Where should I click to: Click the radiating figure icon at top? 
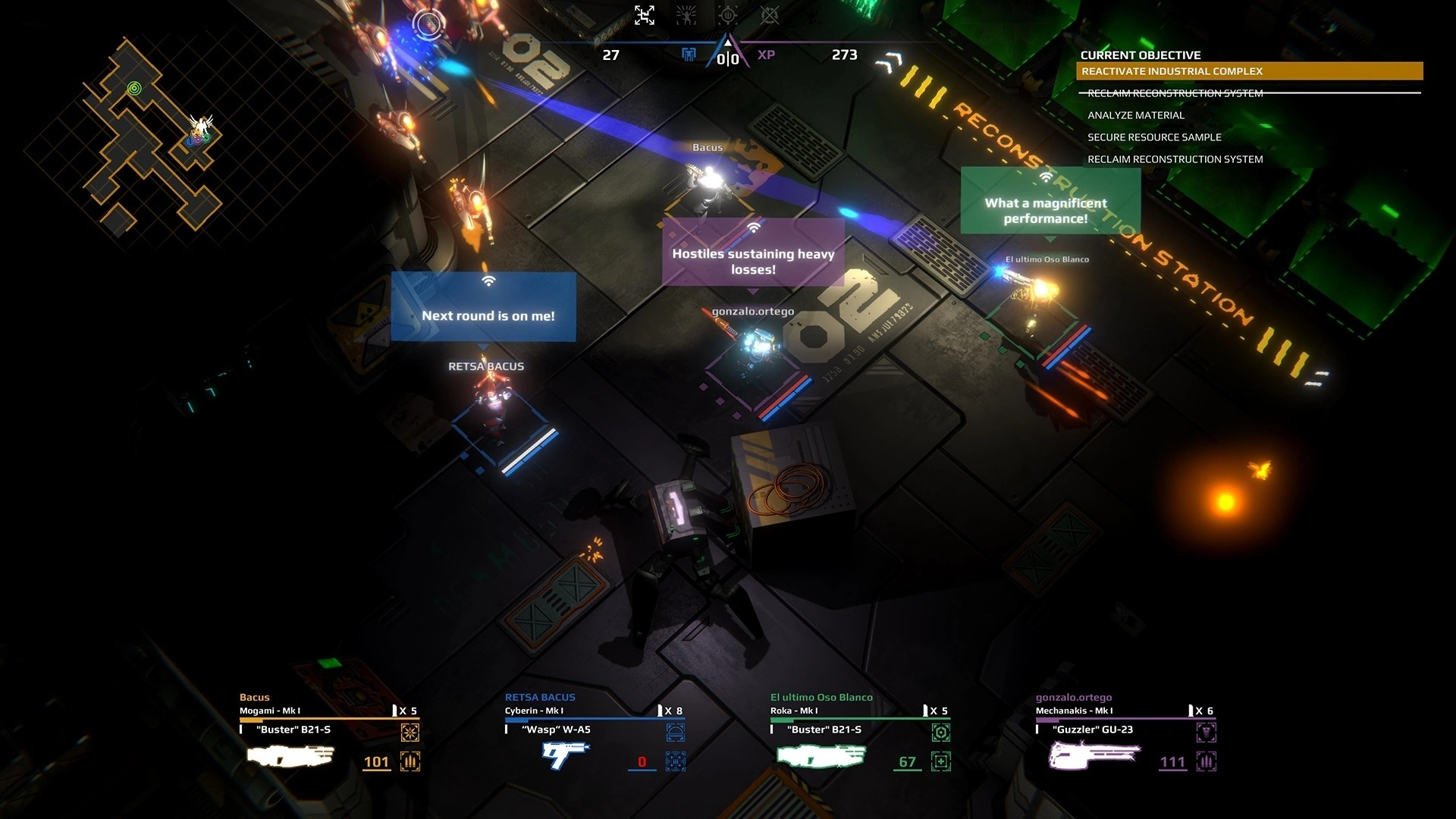click(686, 15)
